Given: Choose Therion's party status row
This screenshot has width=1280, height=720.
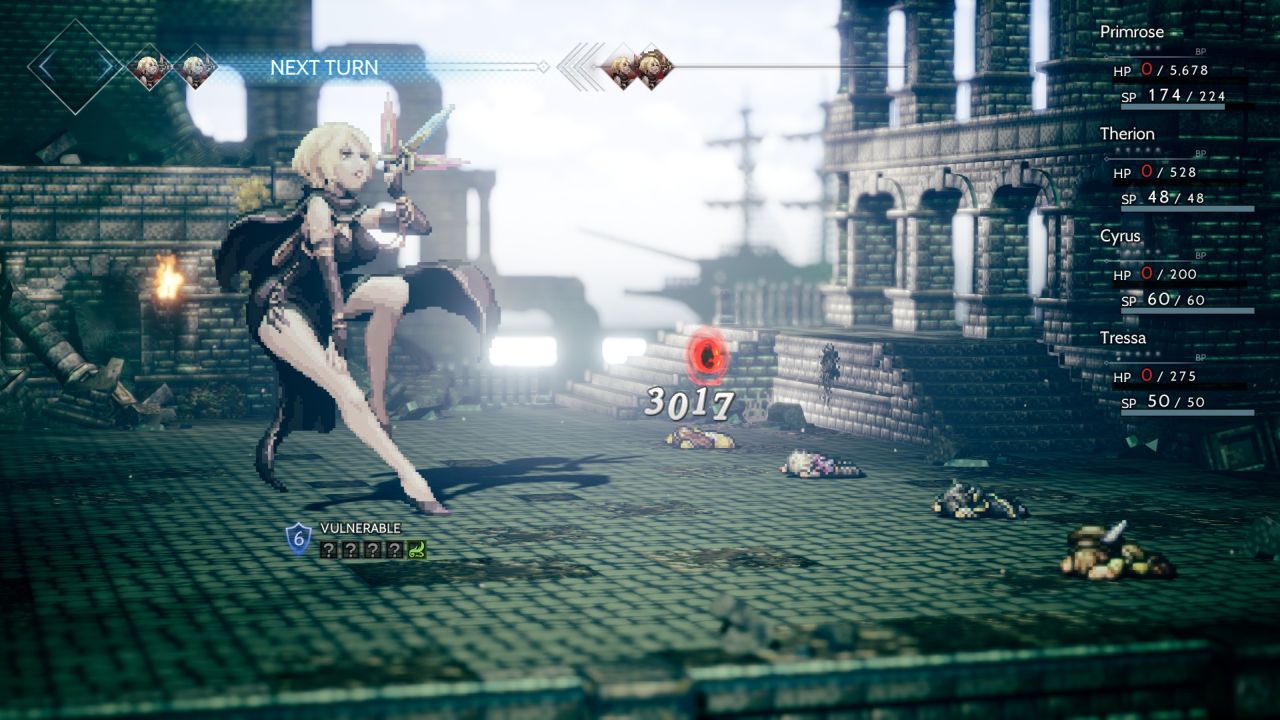Looking at the screenshot, I should (x=1127, y=134).
